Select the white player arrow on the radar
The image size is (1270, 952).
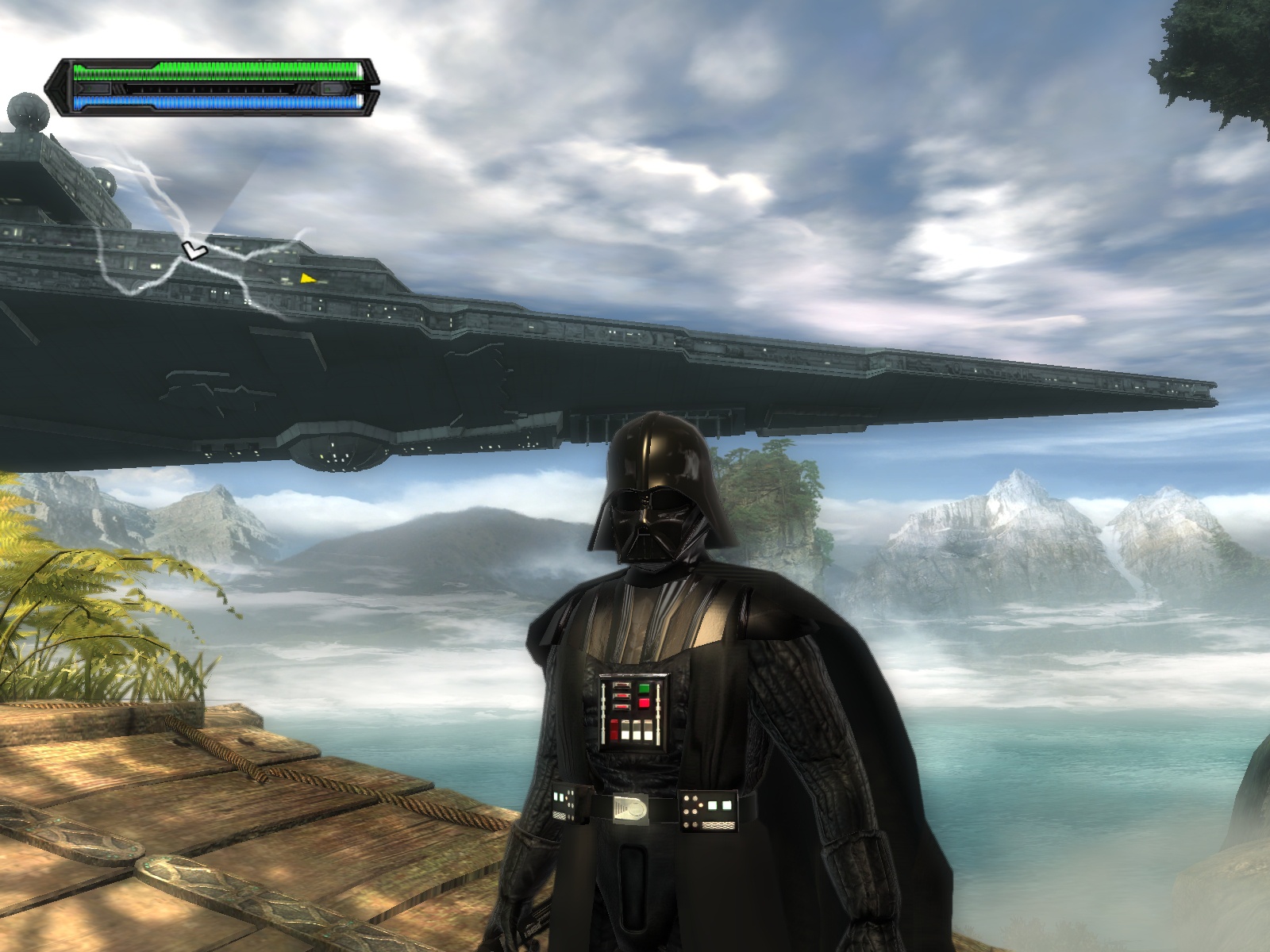pos(192,251)
